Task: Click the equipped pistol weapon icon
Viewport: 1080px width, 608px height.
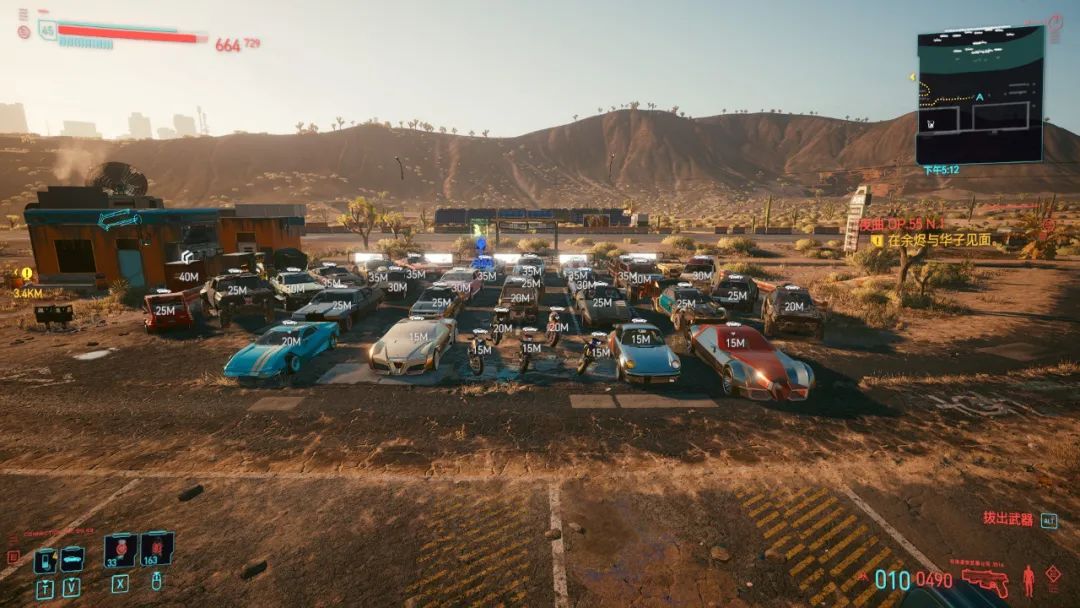Action: coord(985,581)
